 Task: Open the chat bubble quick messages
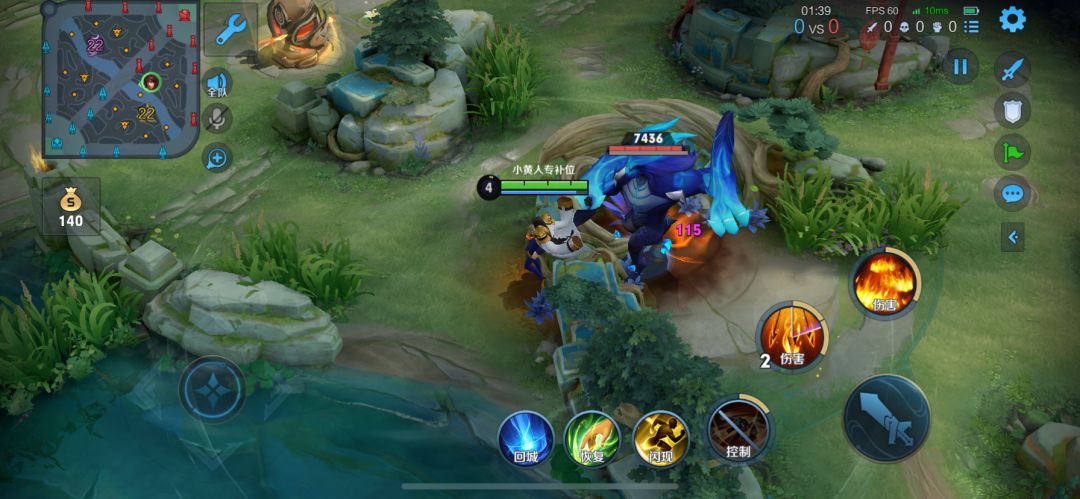pos(1012,193)
